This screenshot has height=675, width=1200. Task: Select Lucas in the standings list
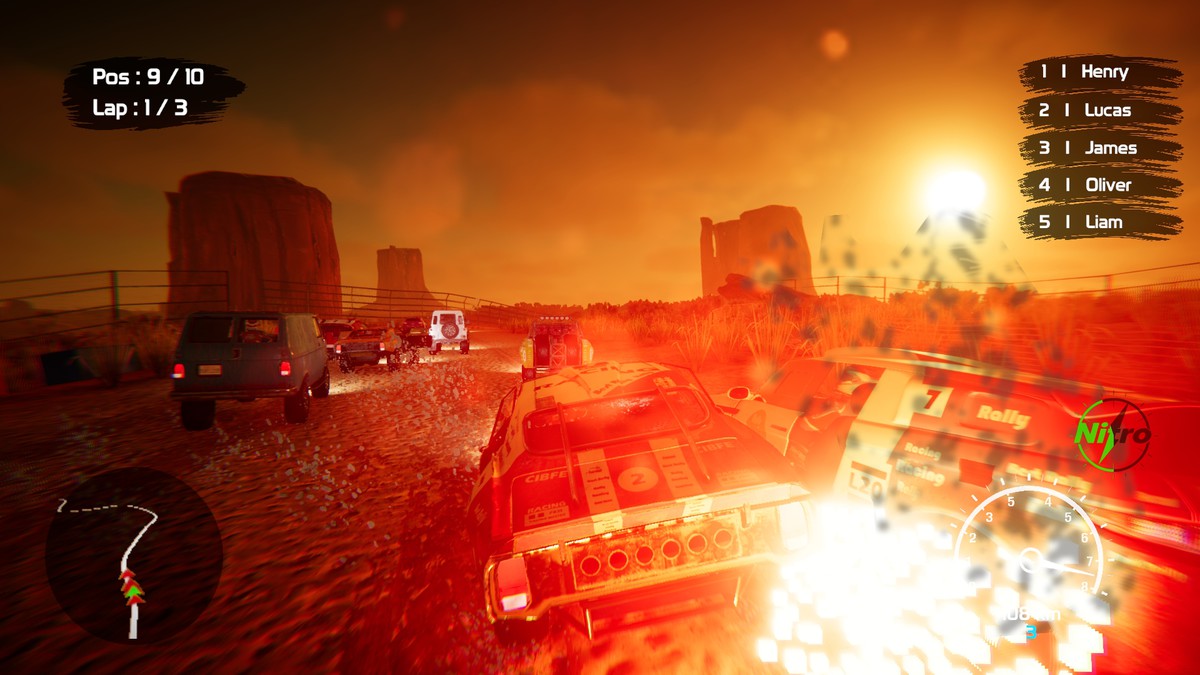point(1100,110)
